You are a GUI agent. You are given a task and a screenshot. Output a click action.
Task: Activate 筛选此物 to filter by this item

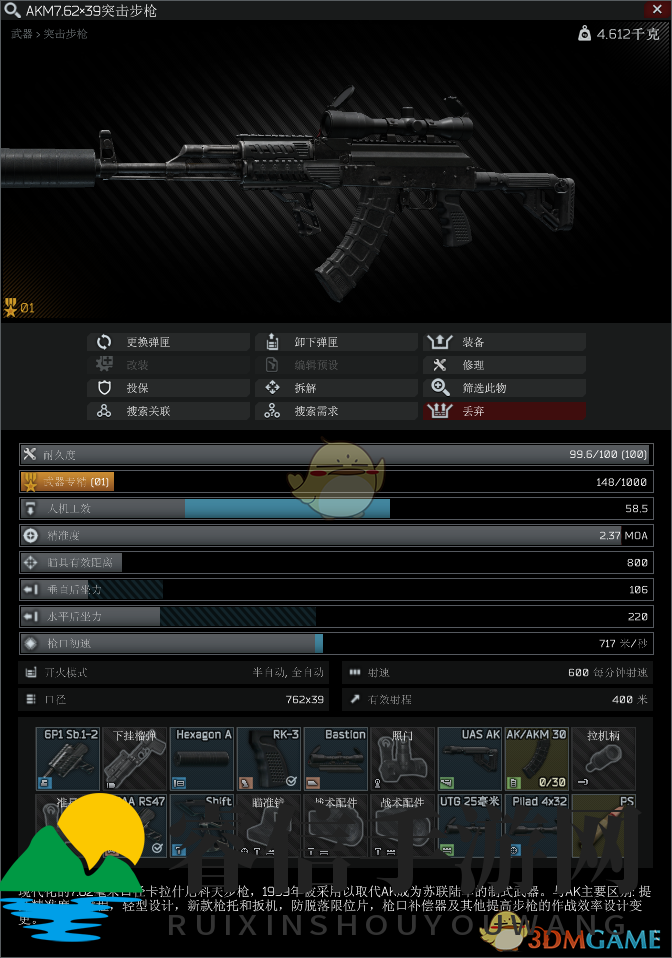point(504,388)
